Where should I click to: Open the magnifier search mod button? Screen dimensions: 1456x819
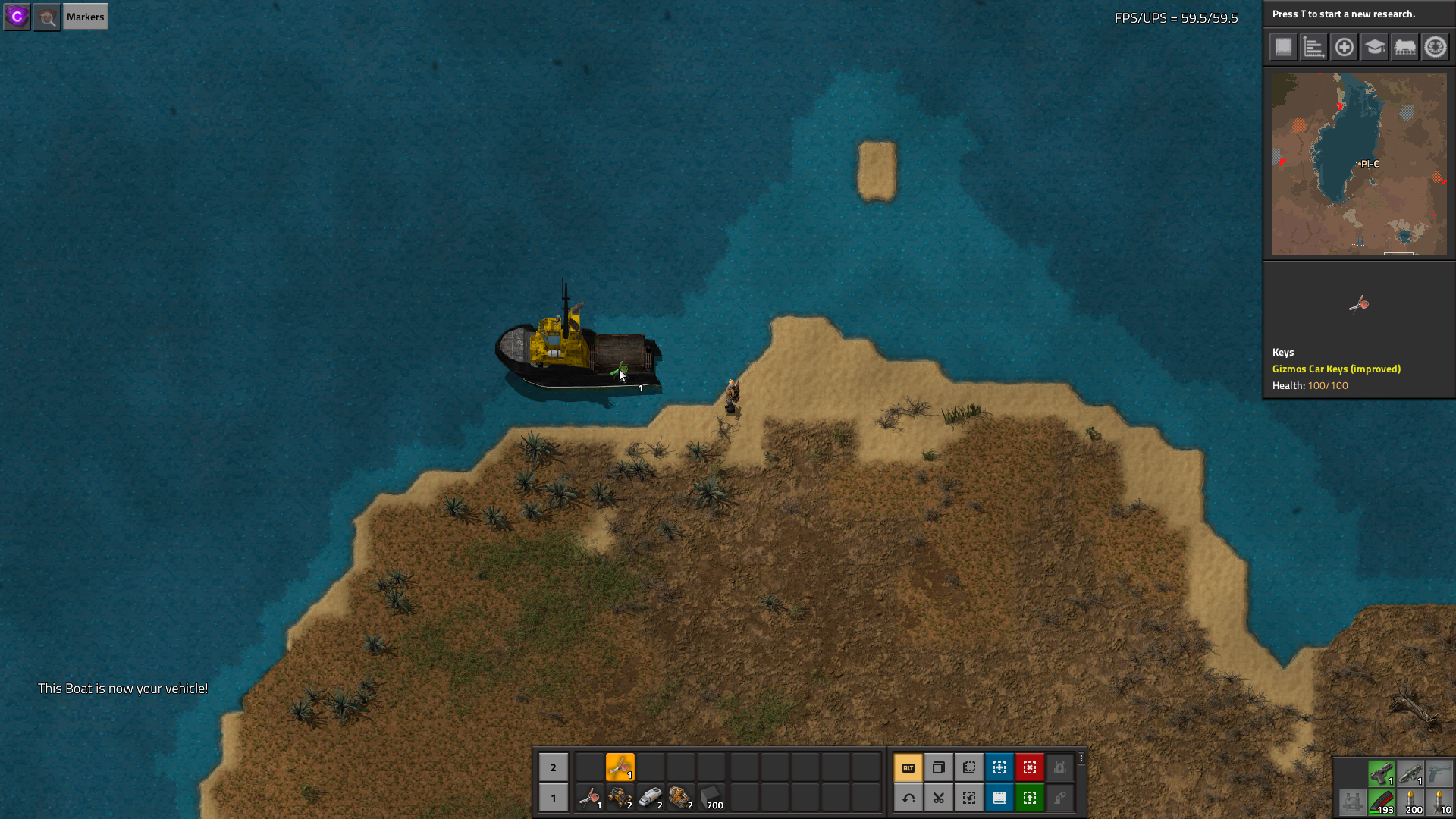click(47, 17)
